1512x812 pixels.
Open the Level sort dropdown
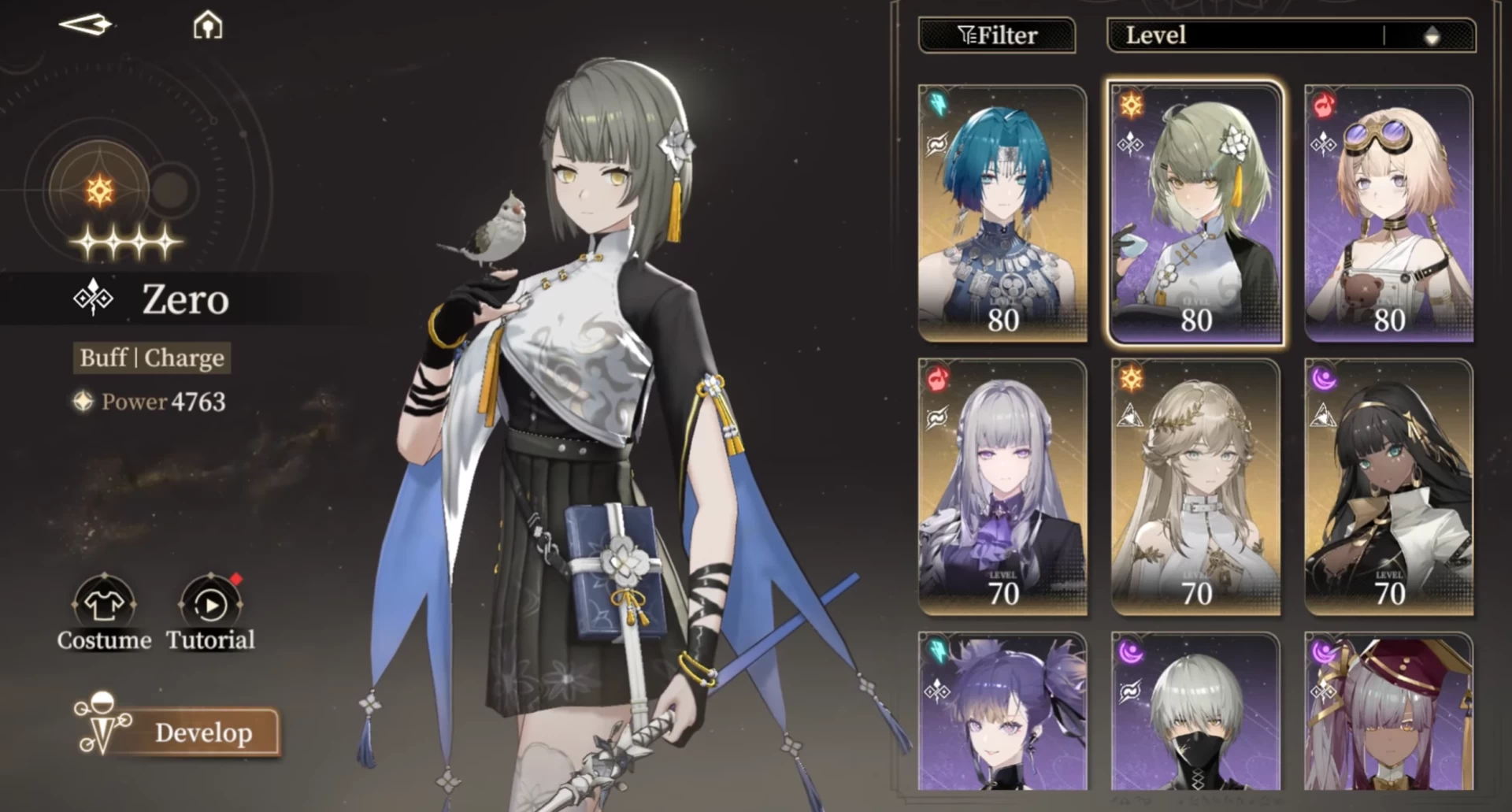click(x=1244, y=35)
